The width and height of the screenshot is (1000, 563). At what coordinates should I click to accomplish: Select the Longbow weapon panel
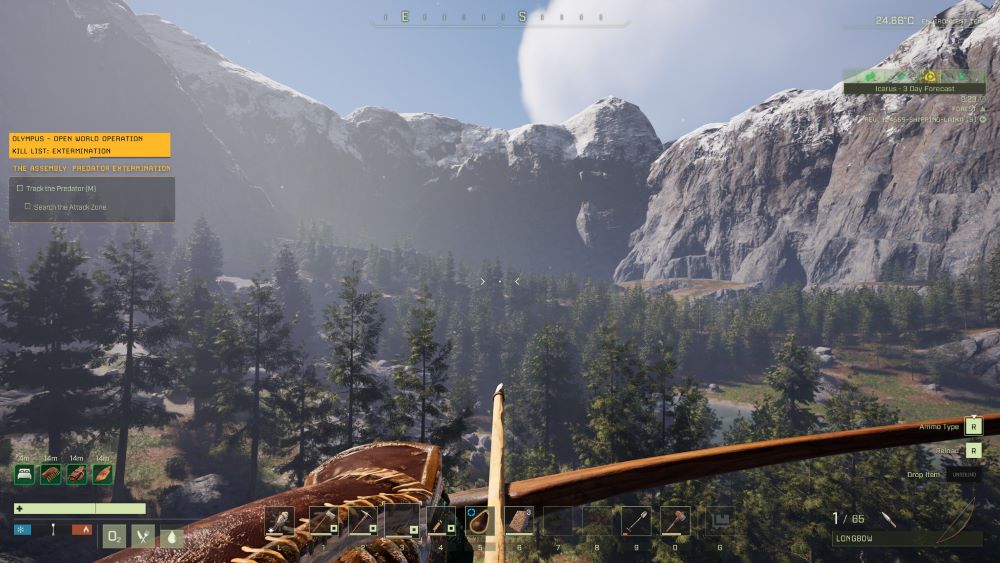coord(907,538)
